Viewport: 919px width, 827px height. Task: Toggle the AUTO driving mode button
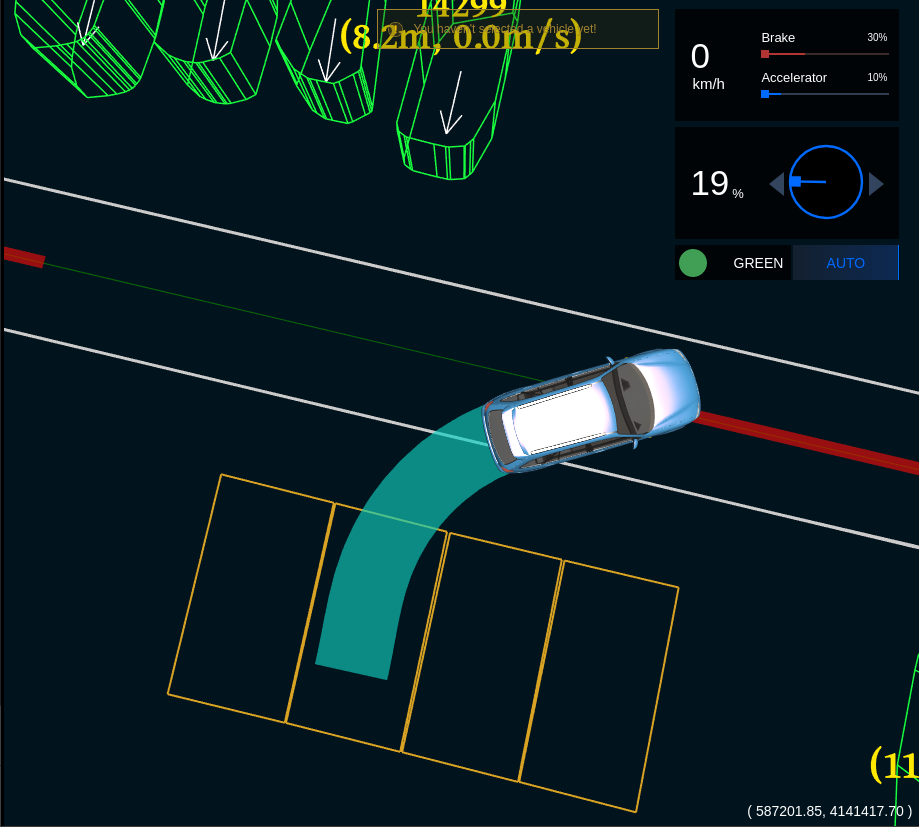tap(845, 263)
